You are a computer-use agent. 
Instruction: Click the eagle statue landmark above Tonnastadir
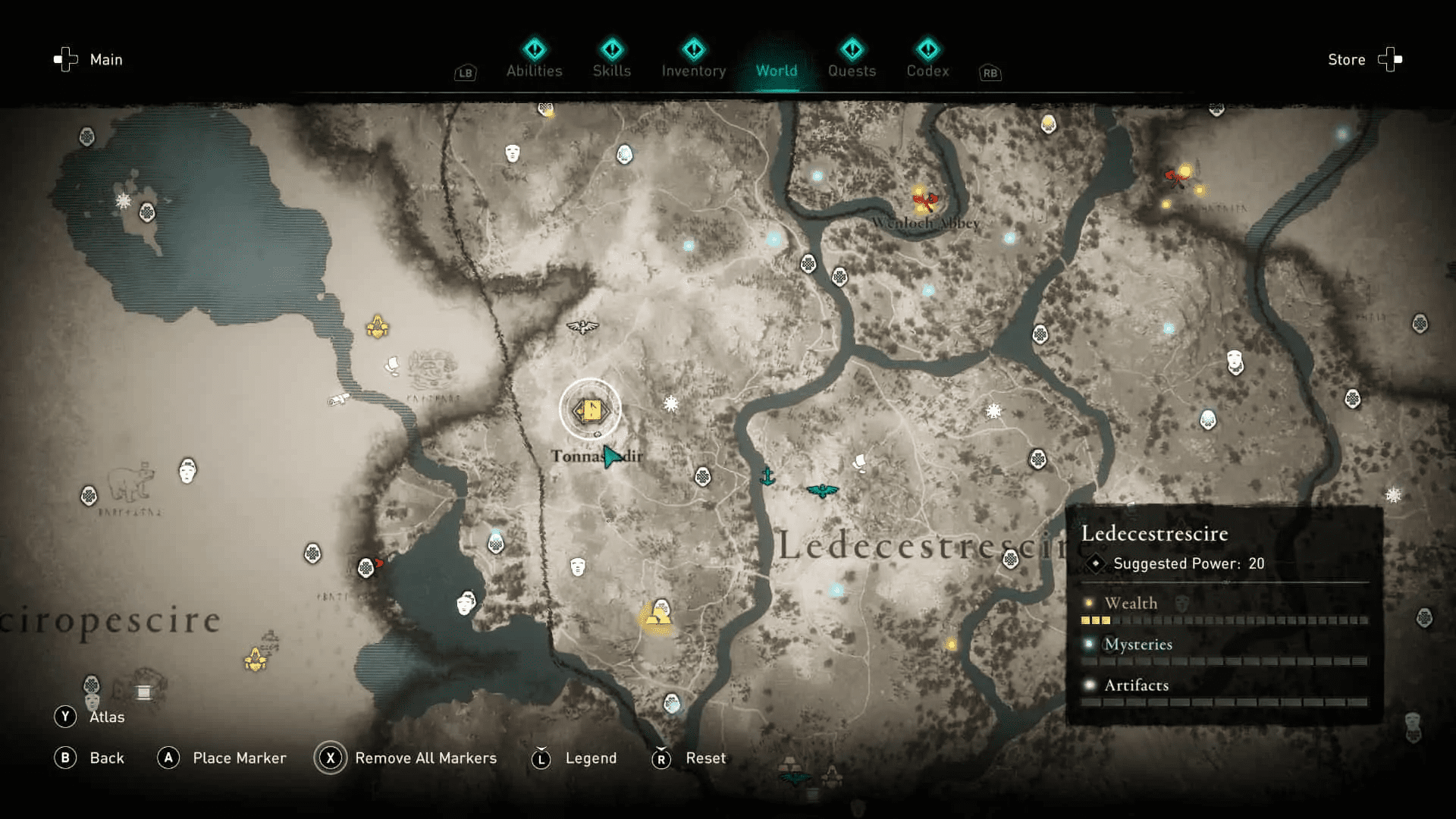(x=582, y=328)
